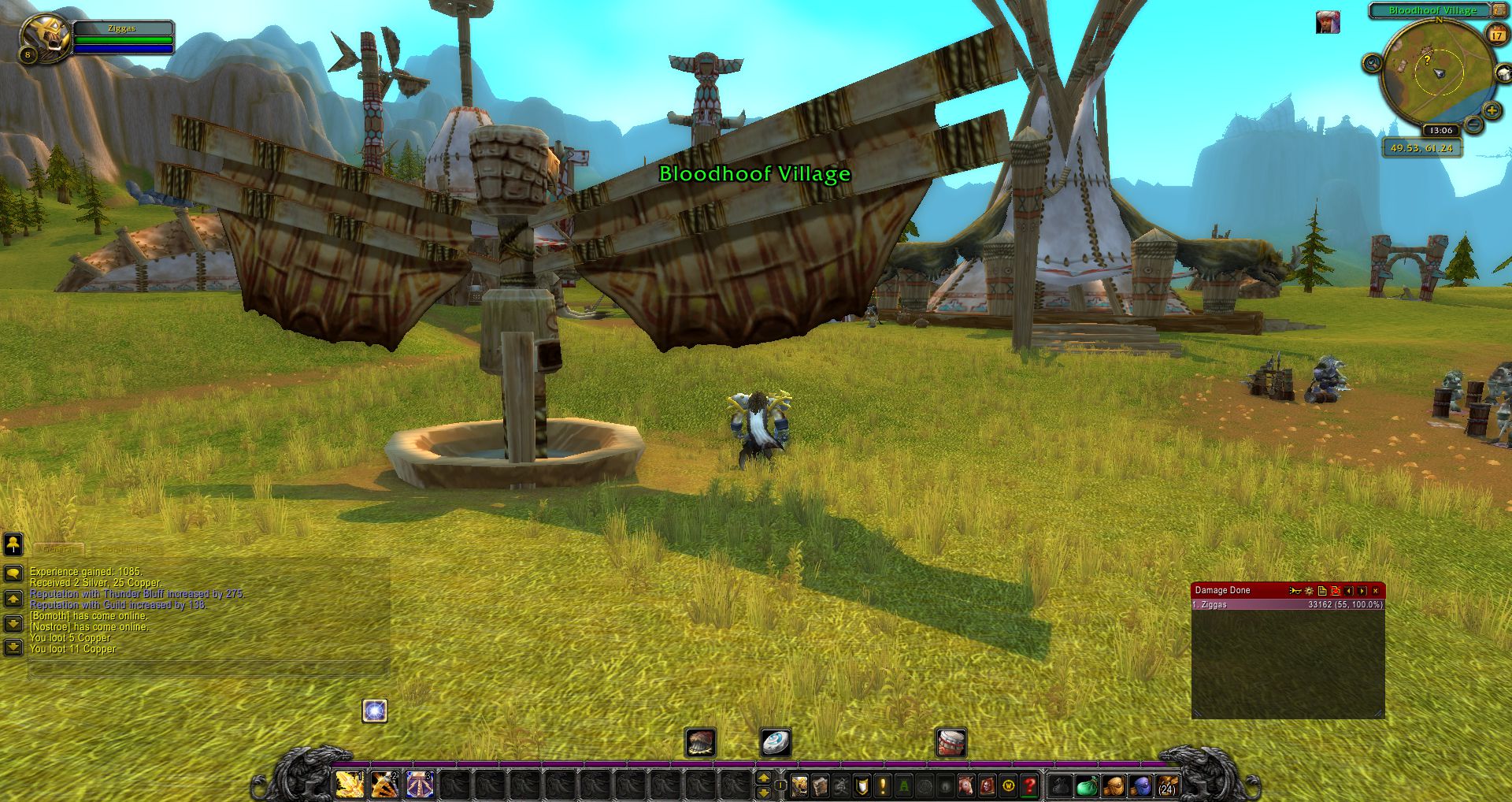This screenshot has width=1512, height=802.
Task: Click the turbaned character buff icon
Action: (x=1328, y=23)
